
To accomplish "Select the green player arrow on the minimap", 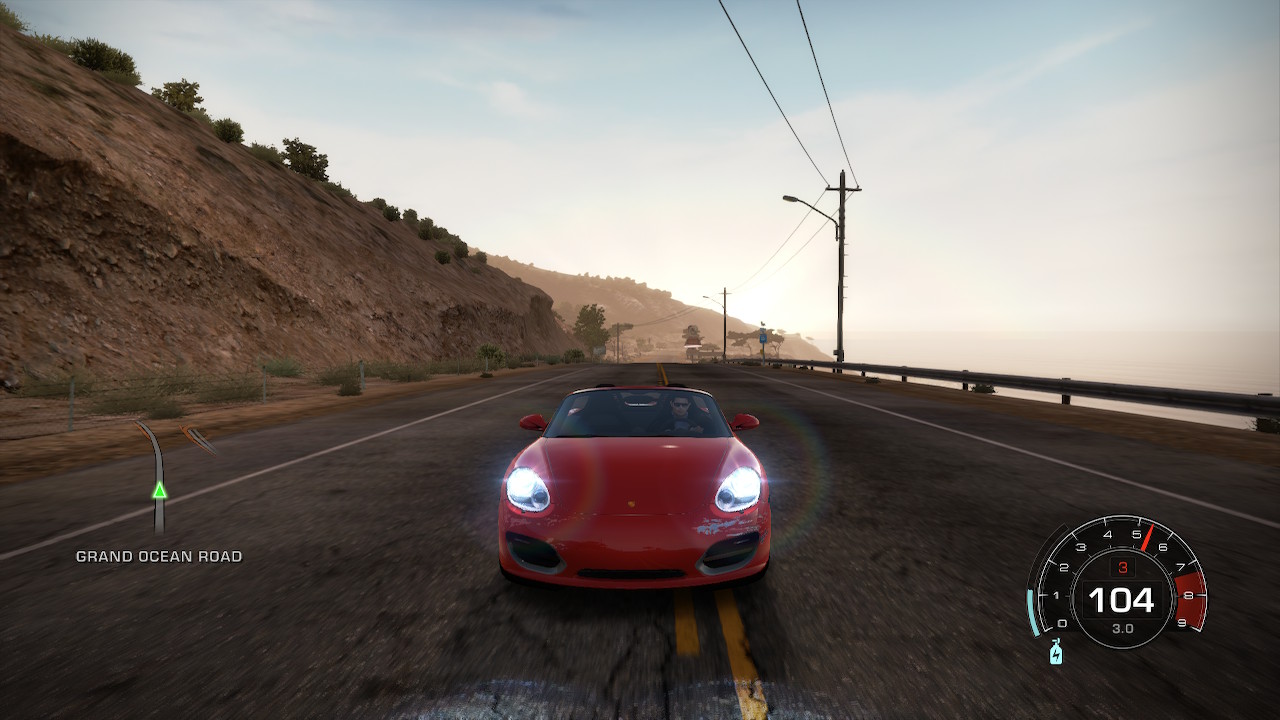I will [x=159, y=490].
